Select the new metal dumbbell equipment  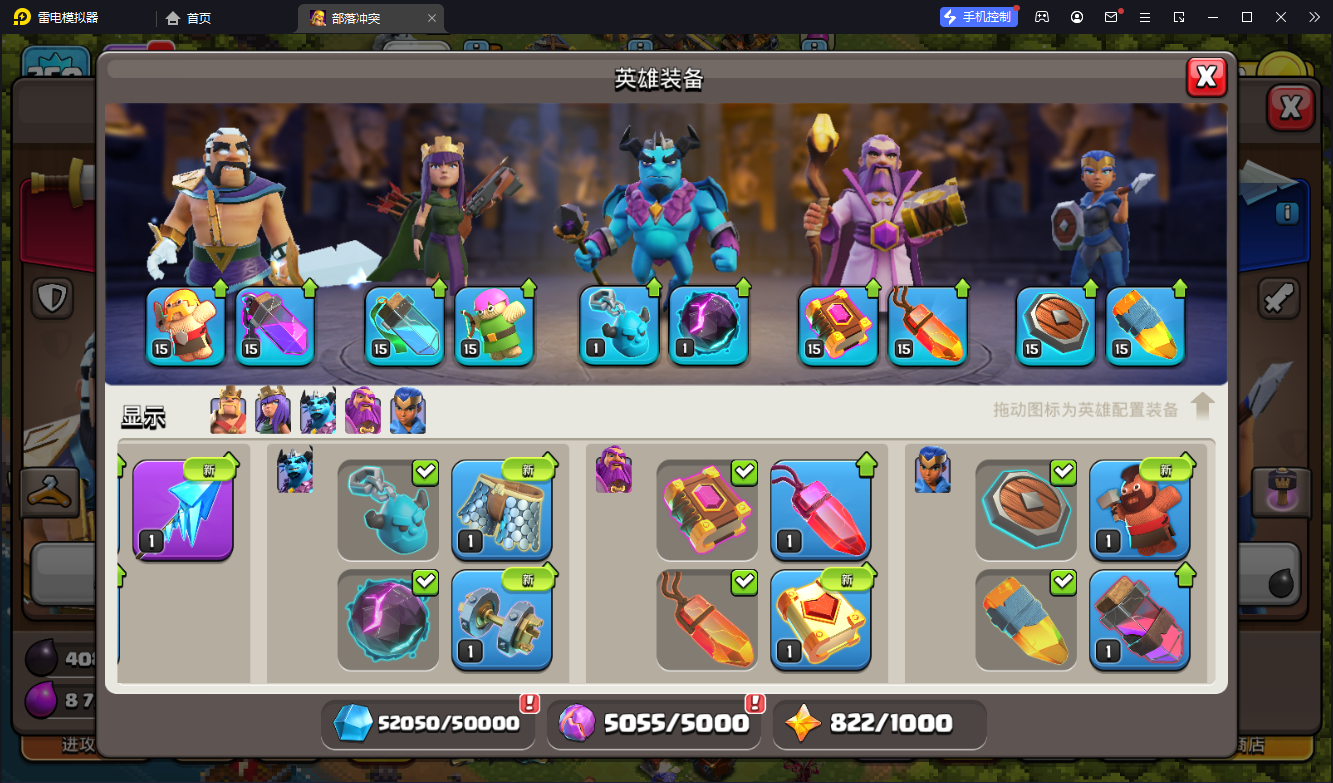click(502, 619)
